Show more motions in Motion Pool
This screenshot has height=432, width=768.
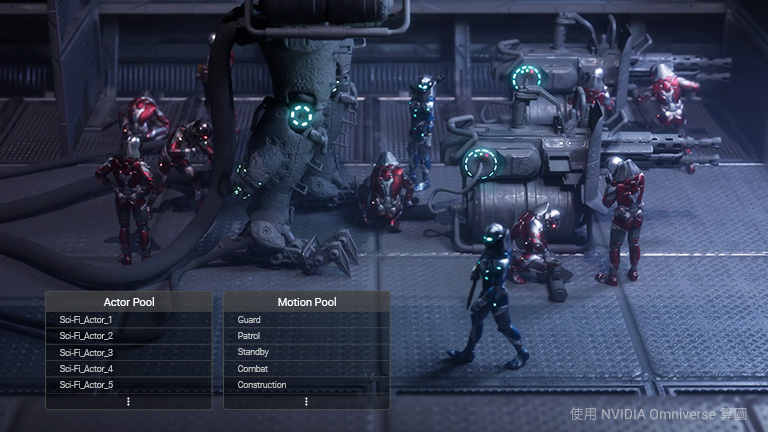(x=306, y=401)
